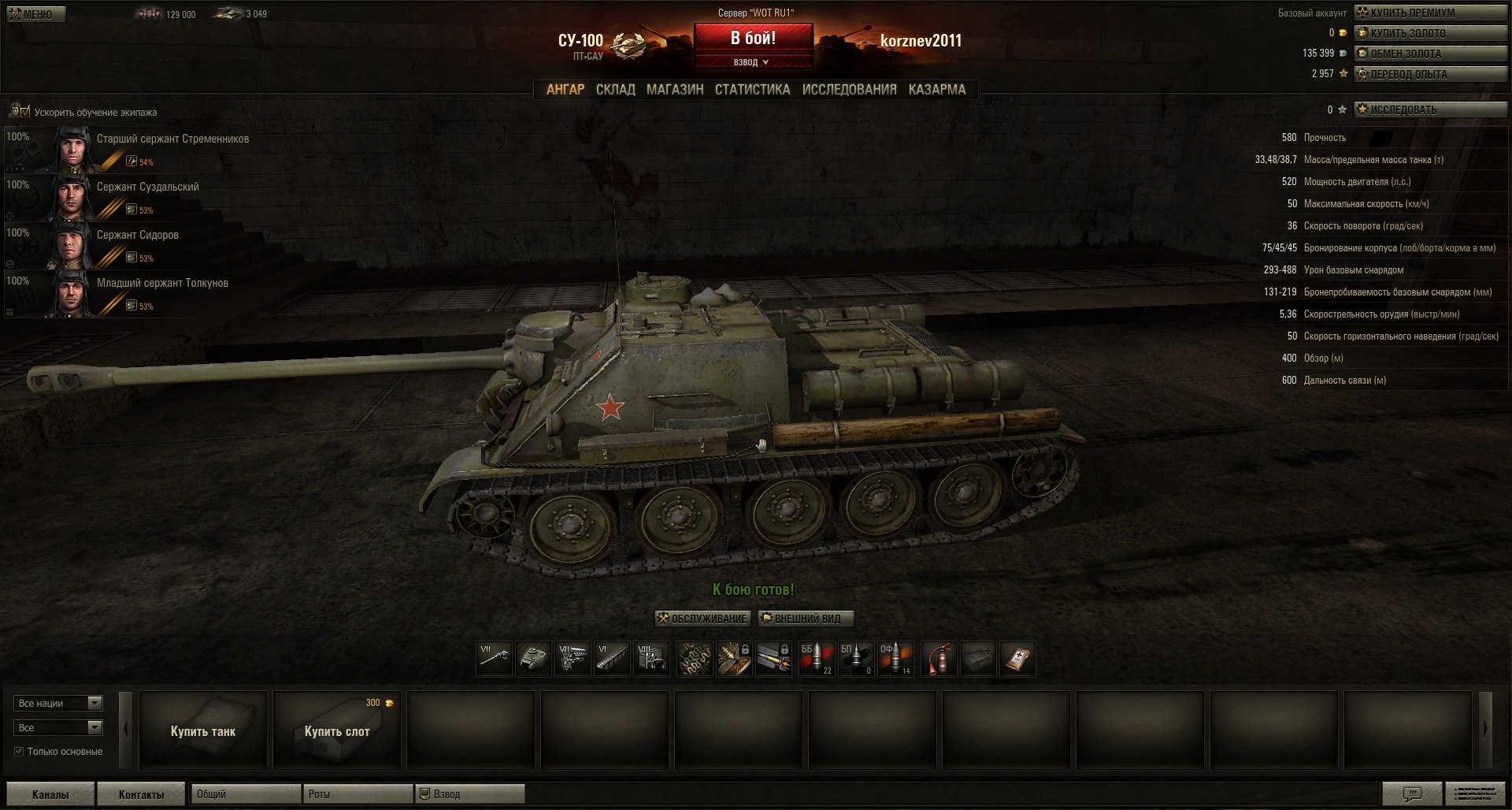This screenshot has height=810, width=1512.
Task: Open 'ОБМЕН ЗОЛОТА' gold exchange
Action: tap(1430, 54)
